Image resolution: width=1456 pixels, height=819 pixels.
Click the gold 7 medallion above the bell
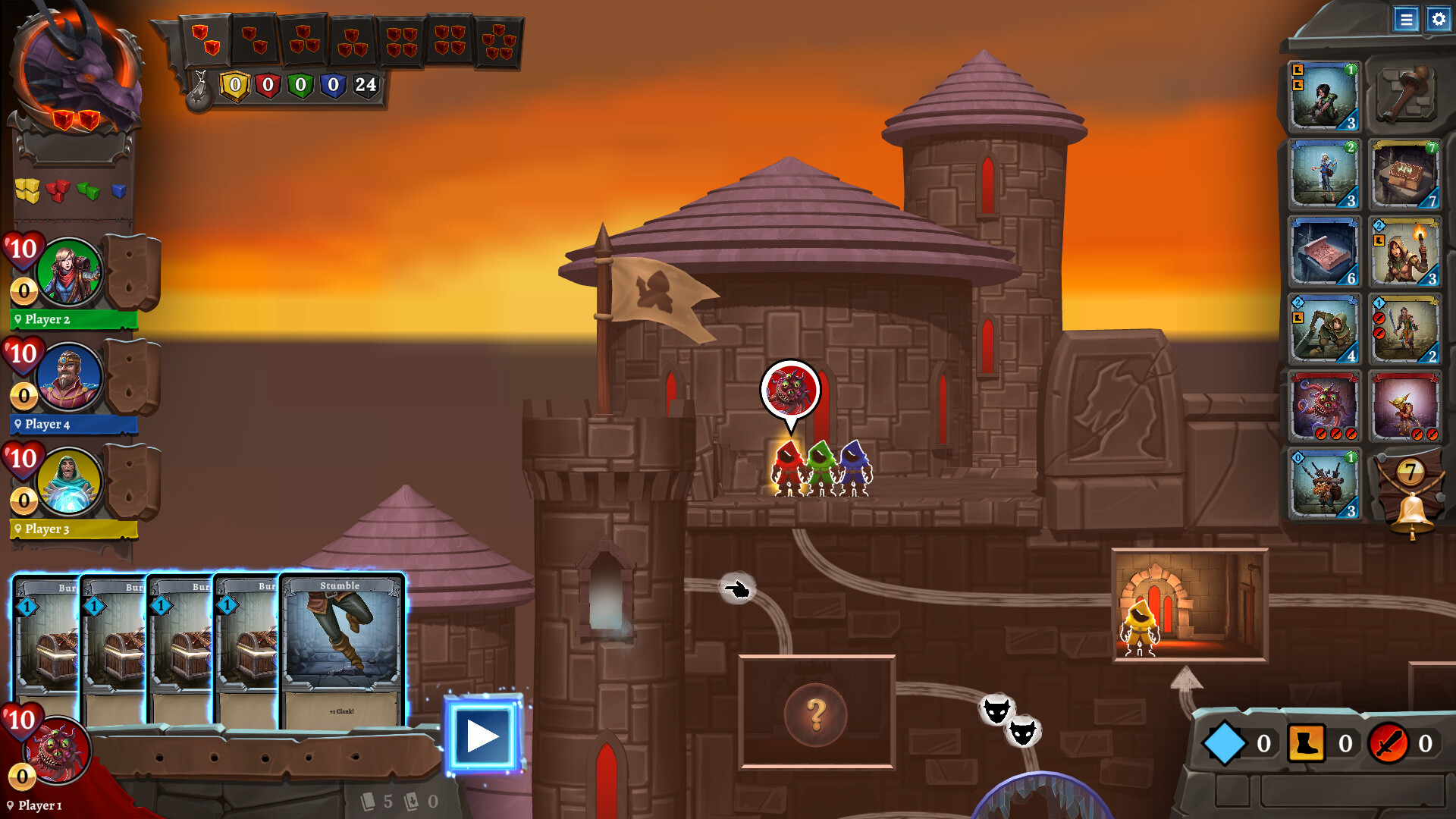tap(1409, 472)
